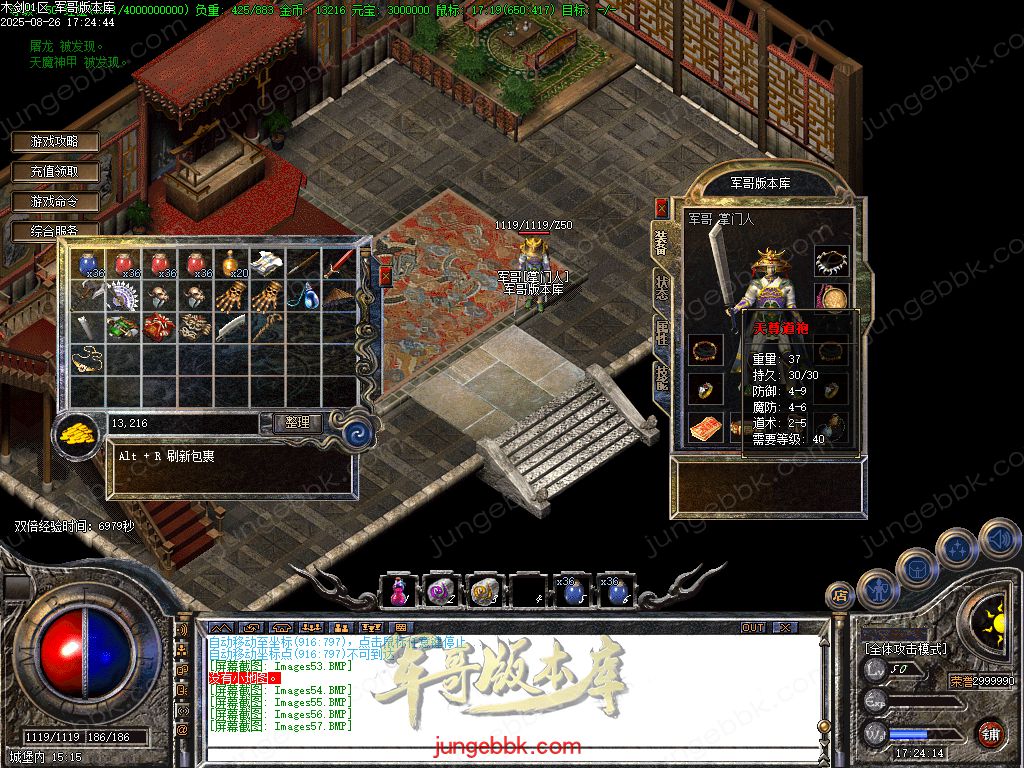Use the pink potion in the hotbar
The height and width of the screenshot is (768, 1024).
[397, 592]
